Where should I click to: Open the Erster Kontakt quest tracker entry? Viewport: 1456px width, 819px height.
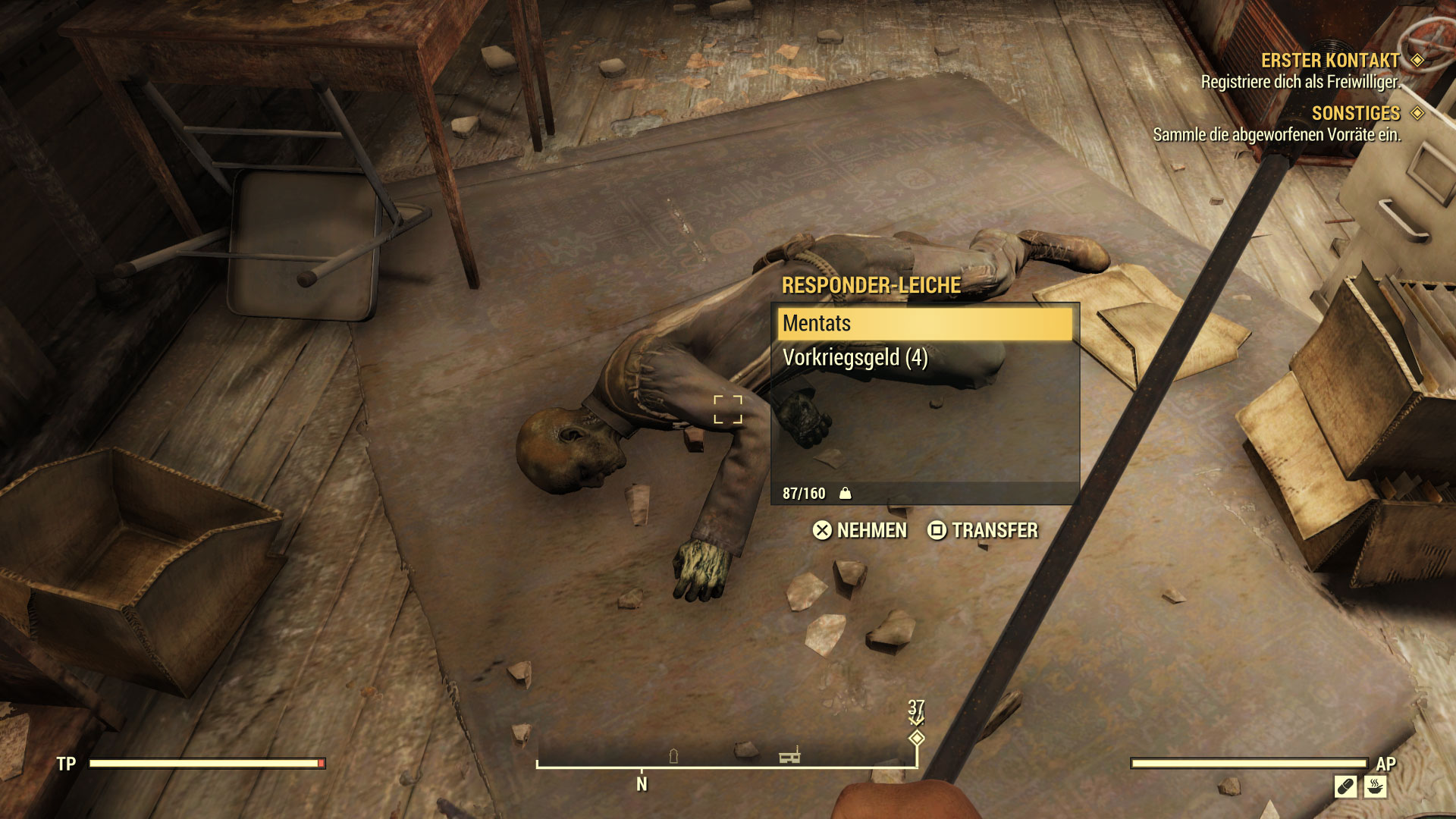point(1329,61)
